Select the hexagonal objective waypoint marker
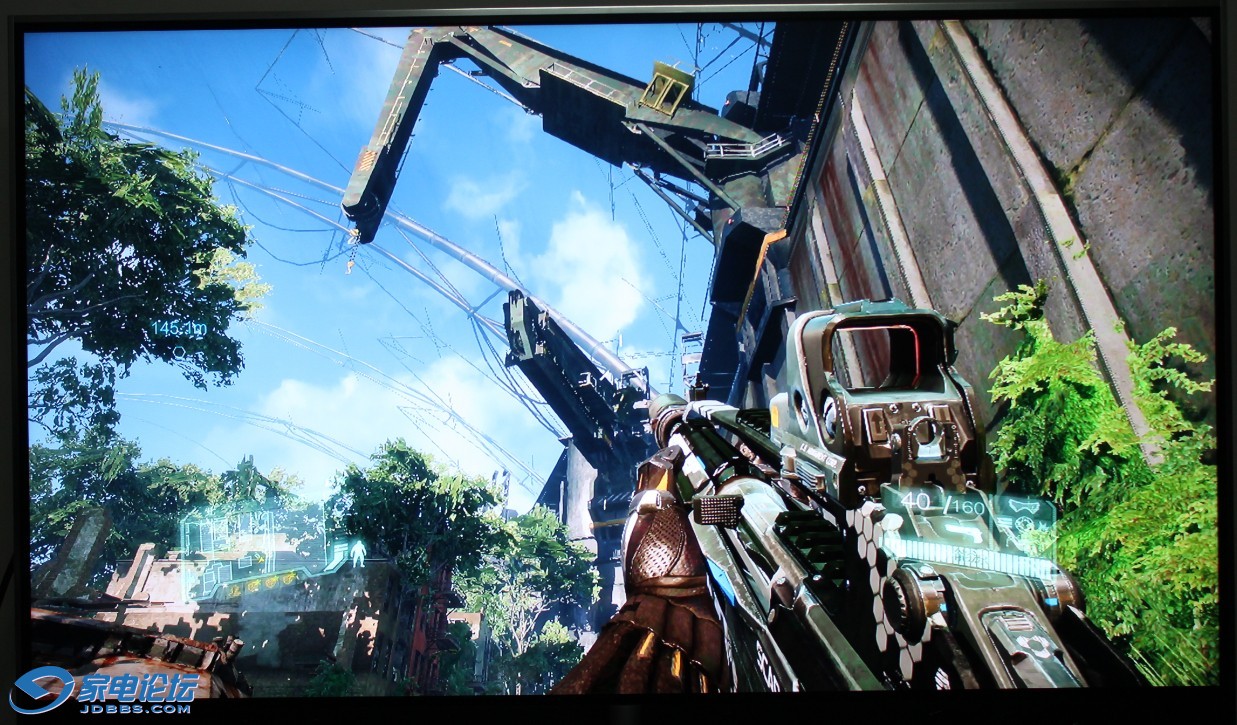This screenshot has height=725, width=1237. 179,352
